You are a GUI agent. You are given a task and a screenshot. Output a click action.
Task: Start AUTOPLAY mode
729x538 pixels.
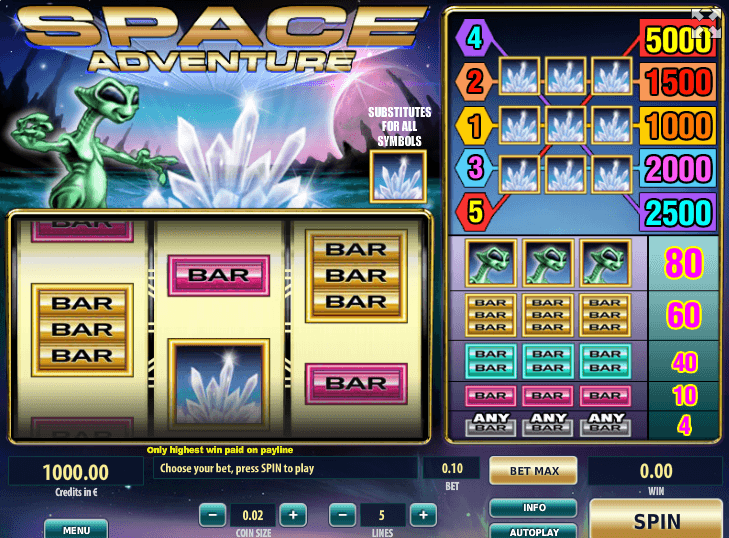[534, 531]
